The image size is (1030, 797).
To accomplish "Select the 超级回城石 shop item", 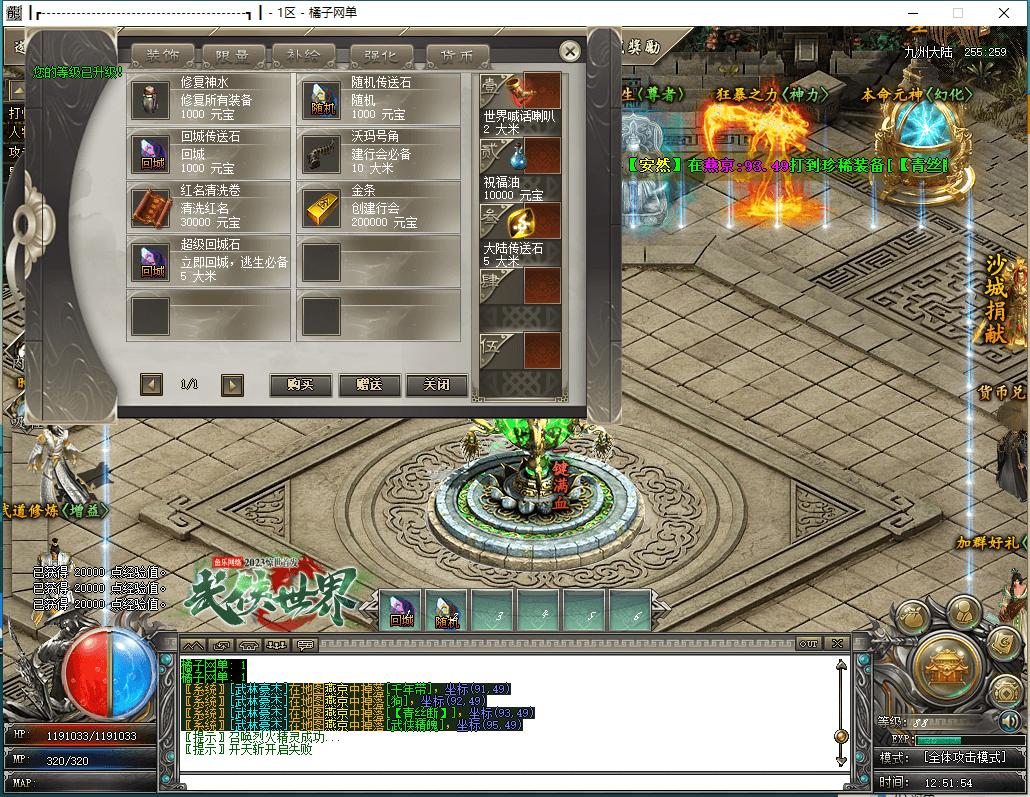I will pos(209,261).
